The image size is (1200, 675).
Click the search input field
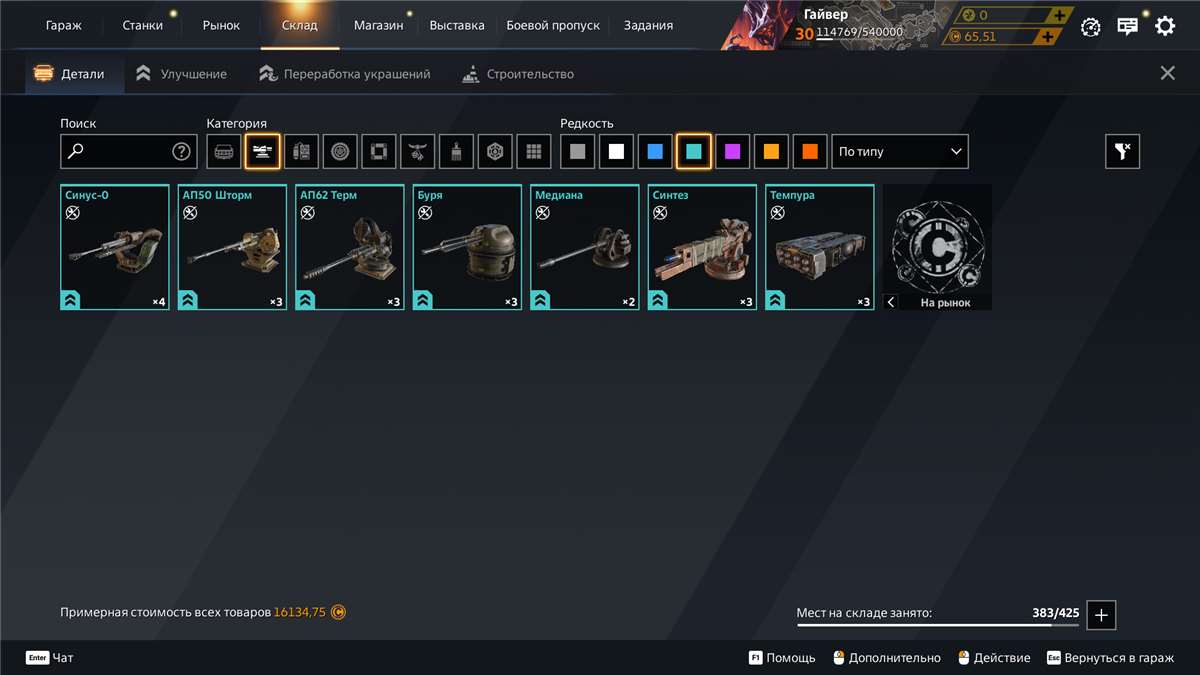120,152
